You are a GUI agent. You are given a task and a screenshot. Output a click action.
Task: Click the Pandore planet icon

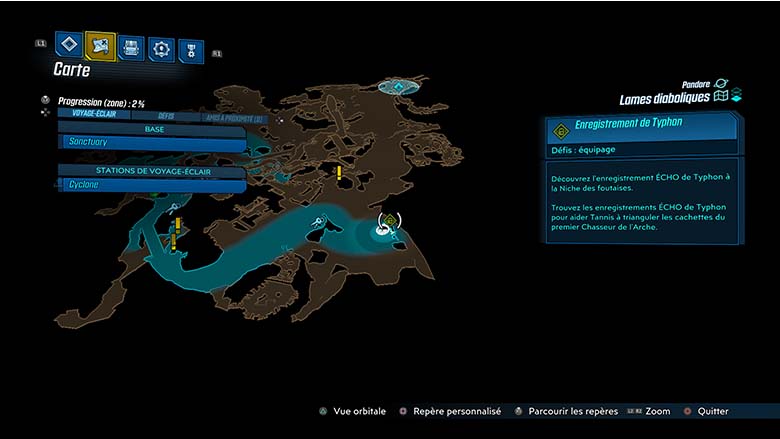coord(721,84)
